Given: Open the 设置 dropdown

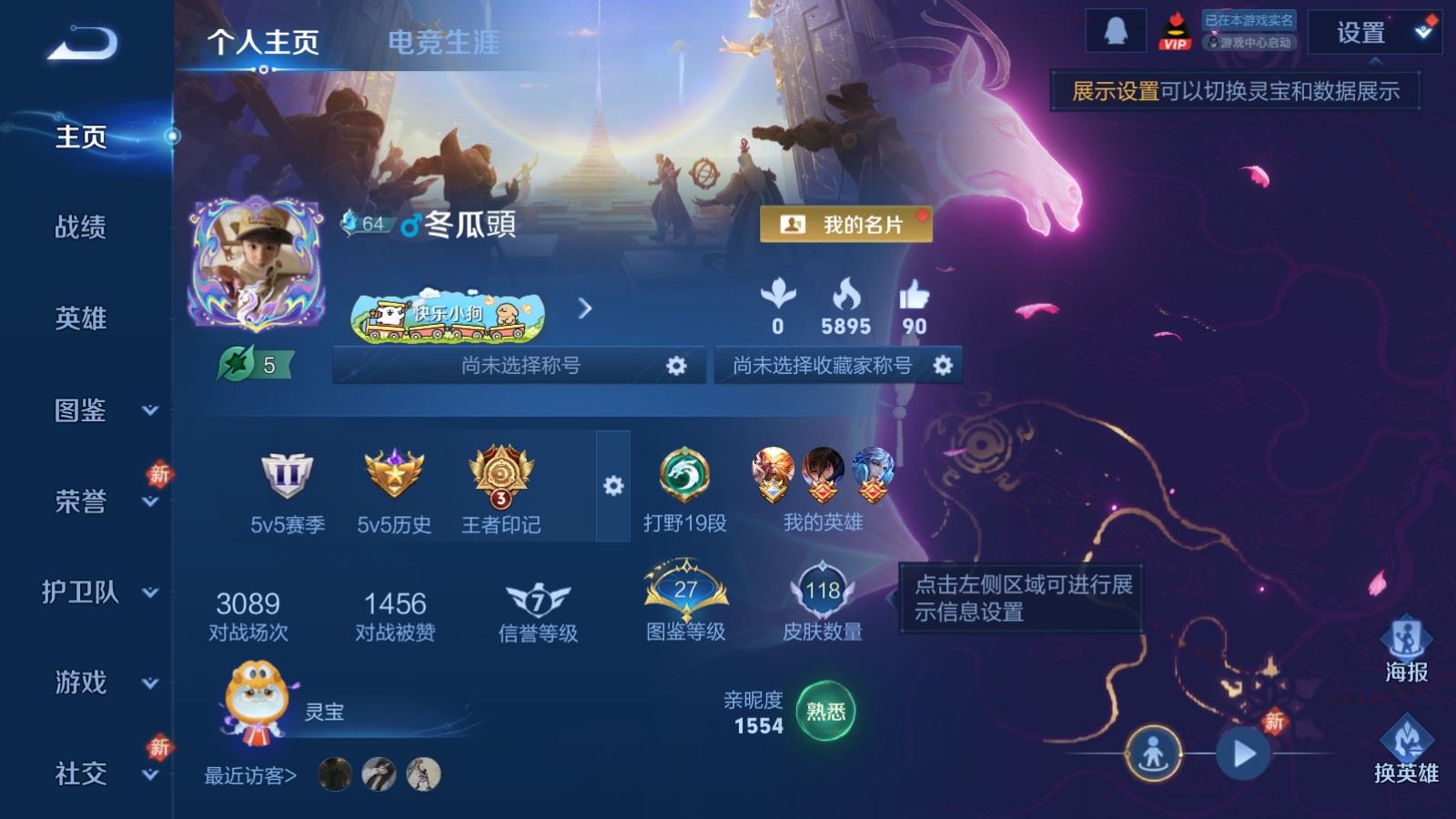Looking at the screenshot, I should pyautogui.click(x=1373, y=34).
